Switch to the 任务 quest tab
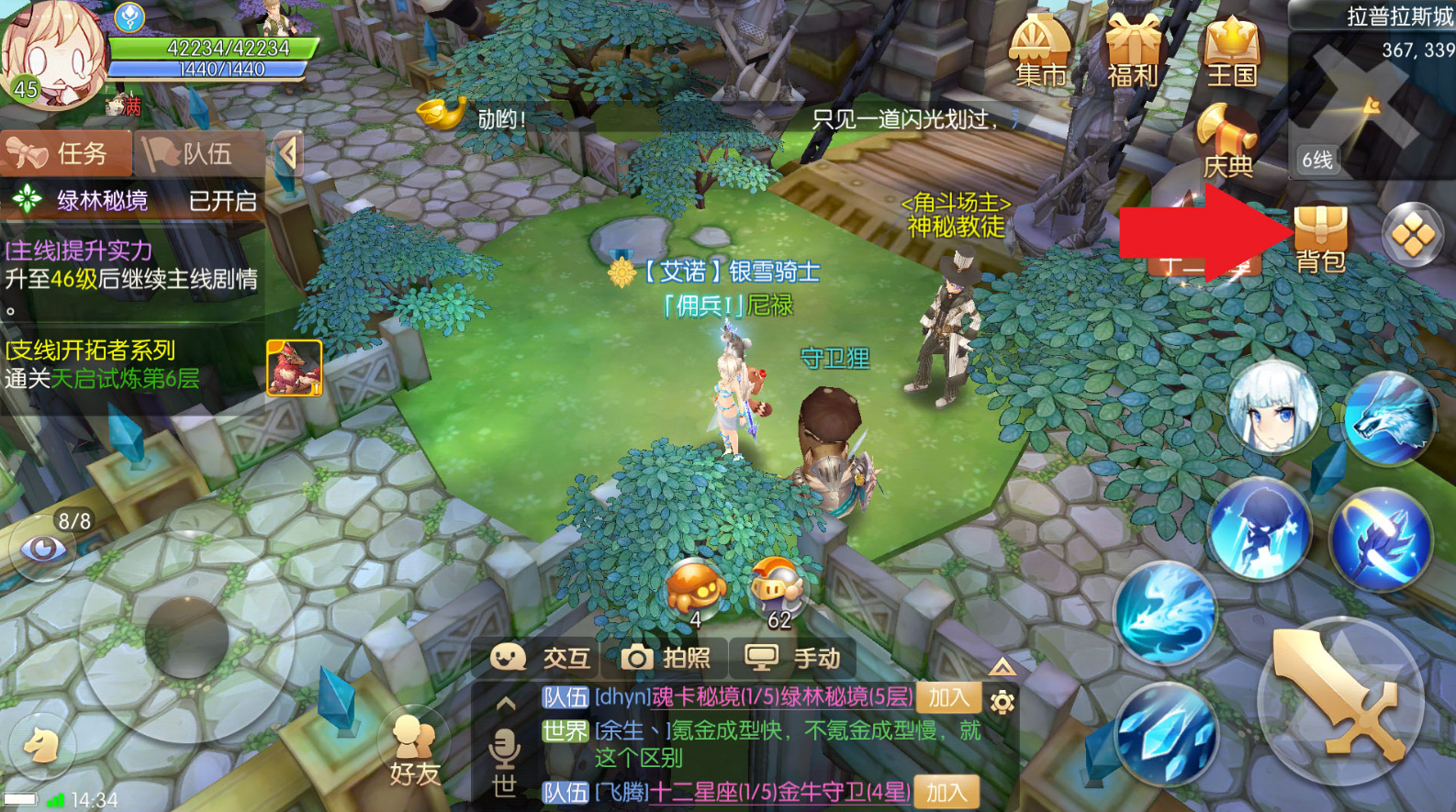 [x=66, y=153]
